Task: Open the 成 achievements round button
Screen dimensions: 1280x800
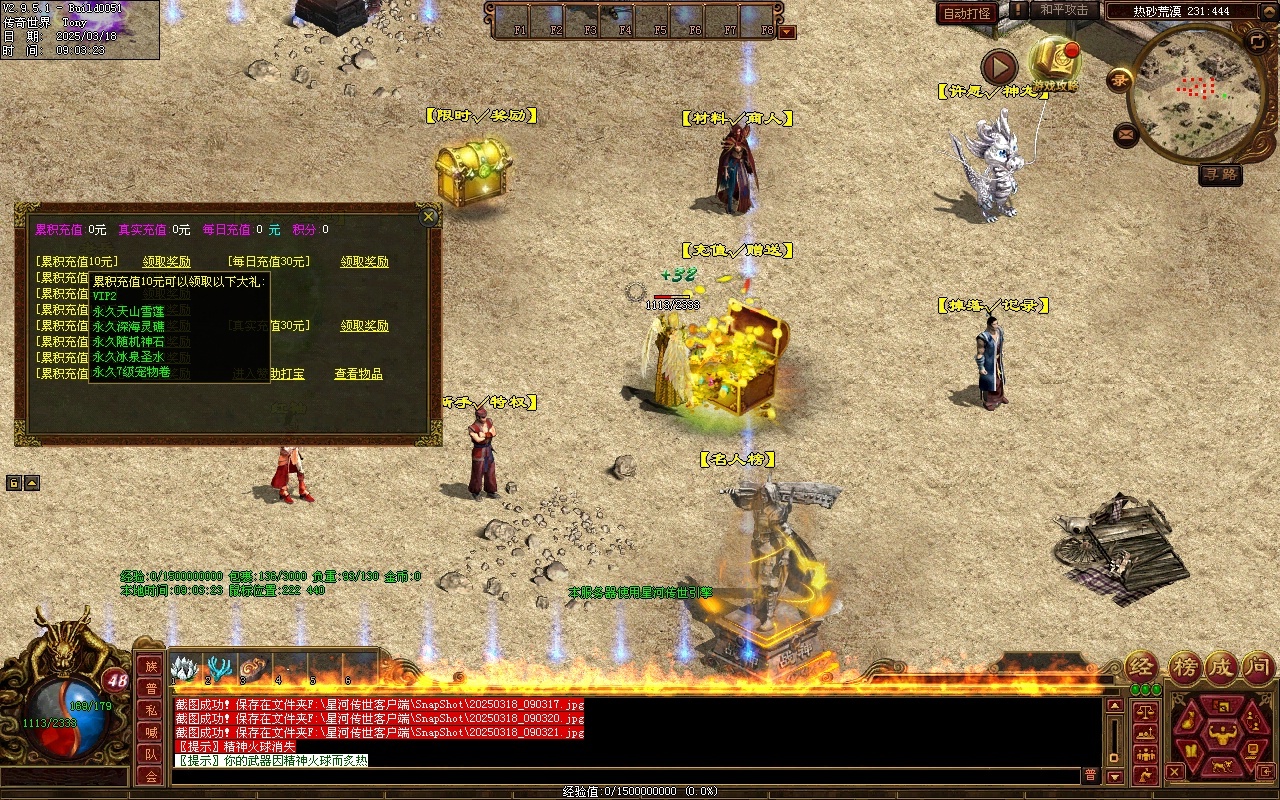Action: tap(1221, 667)
